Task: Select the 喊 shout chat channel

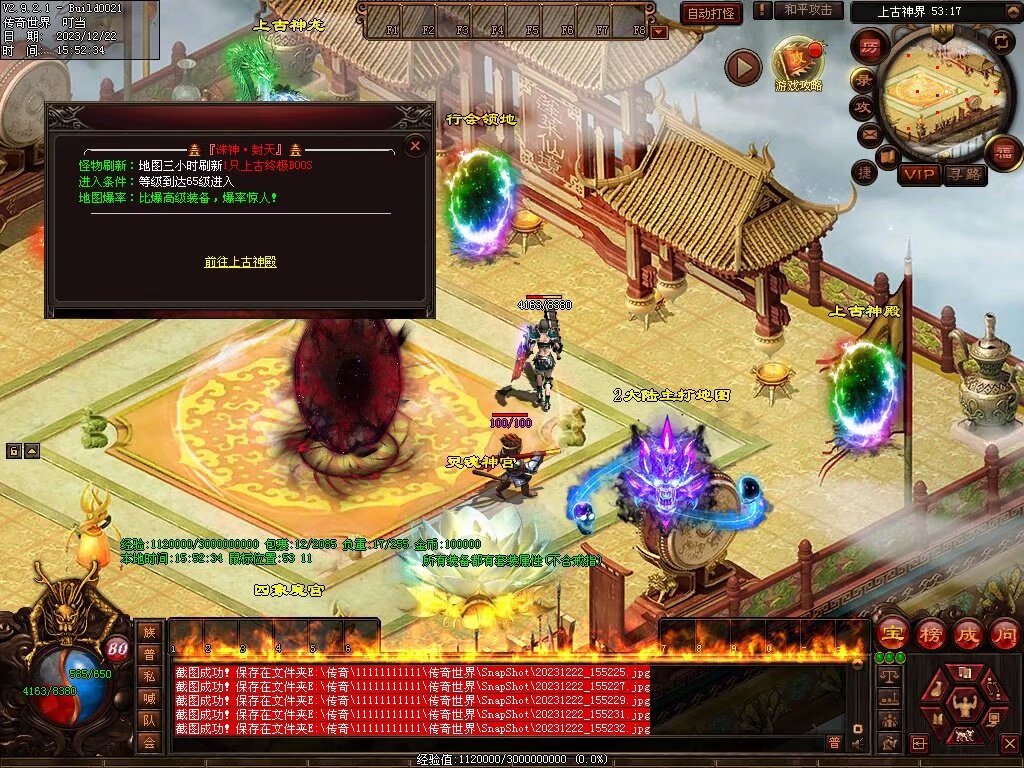Action: pyautogui.click(x=149, y=698)
